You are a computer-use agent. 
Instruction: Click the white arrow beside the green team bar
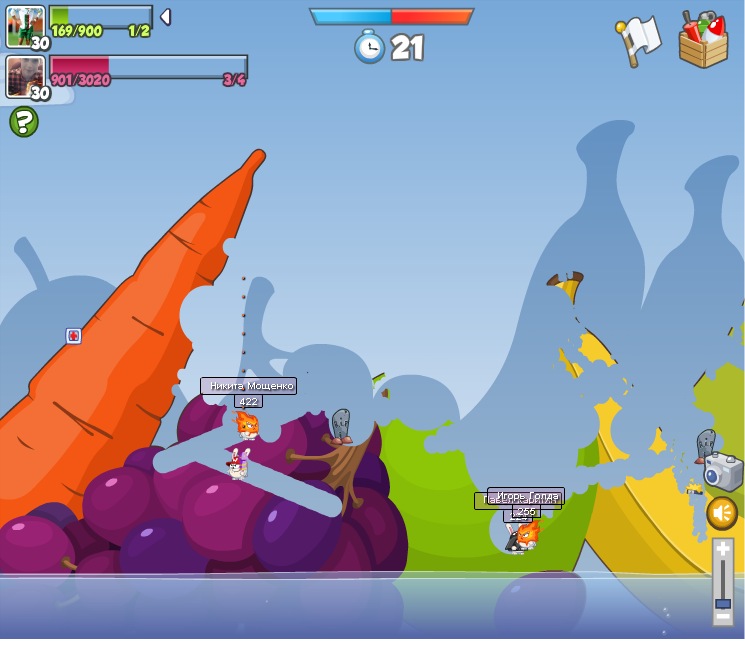(165, 17)
